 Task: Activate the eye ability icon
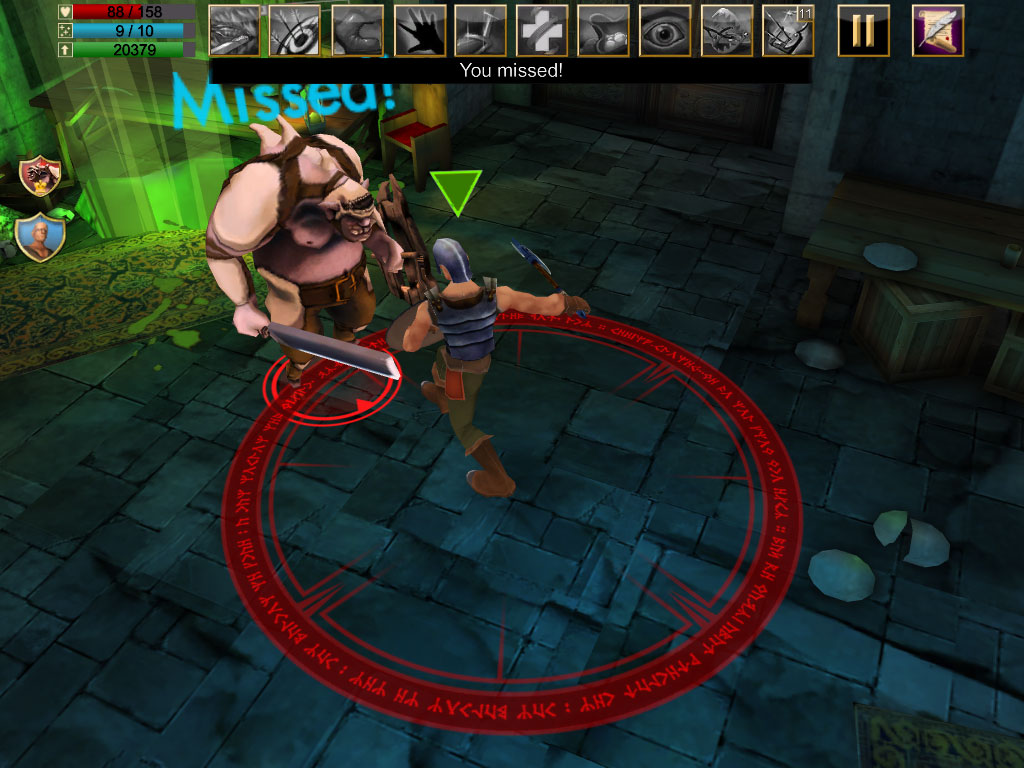click(665, 31)
